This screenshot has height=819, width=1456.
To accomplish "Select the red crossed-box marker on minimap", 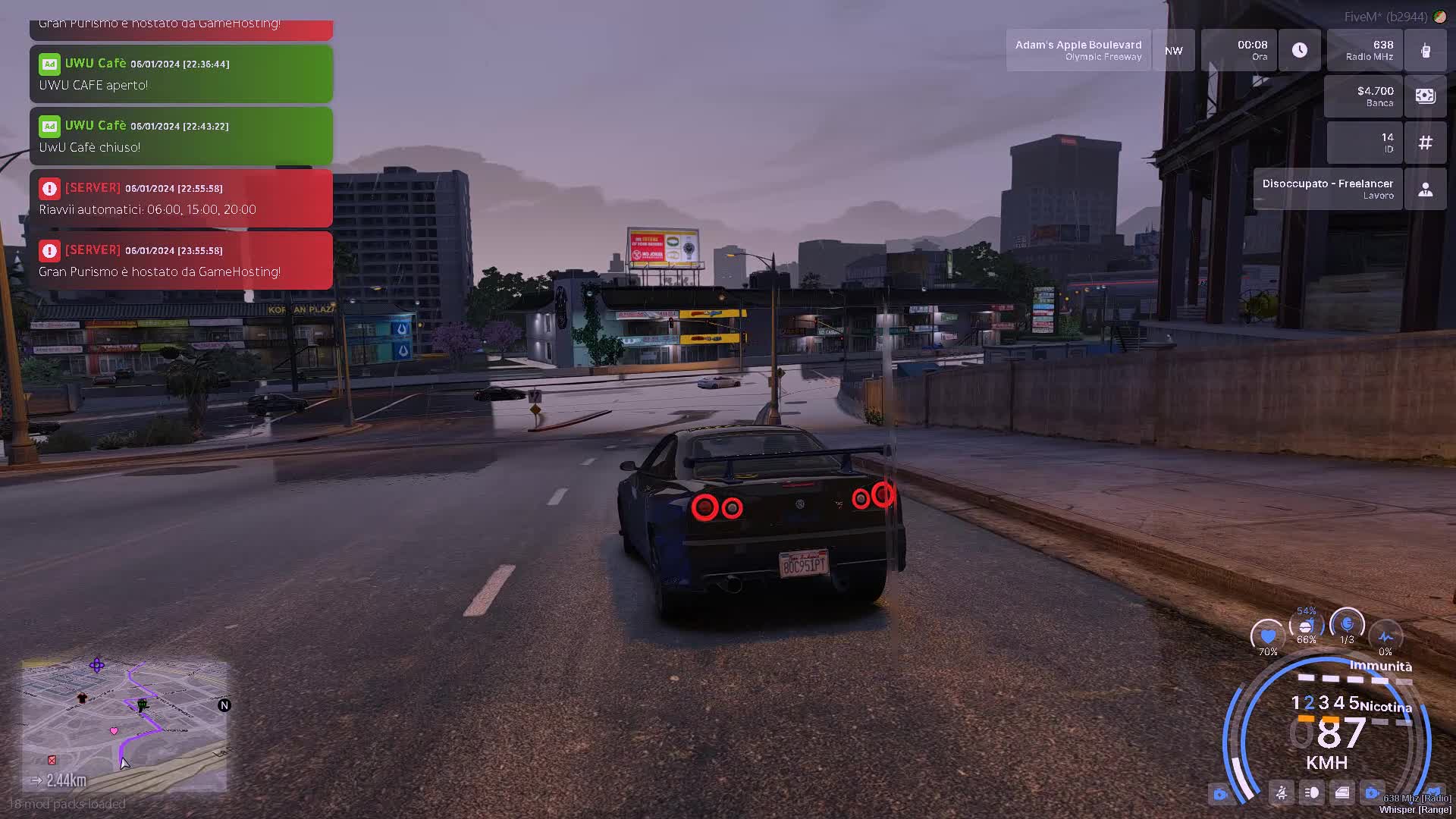I will click(x=52, y=760).
